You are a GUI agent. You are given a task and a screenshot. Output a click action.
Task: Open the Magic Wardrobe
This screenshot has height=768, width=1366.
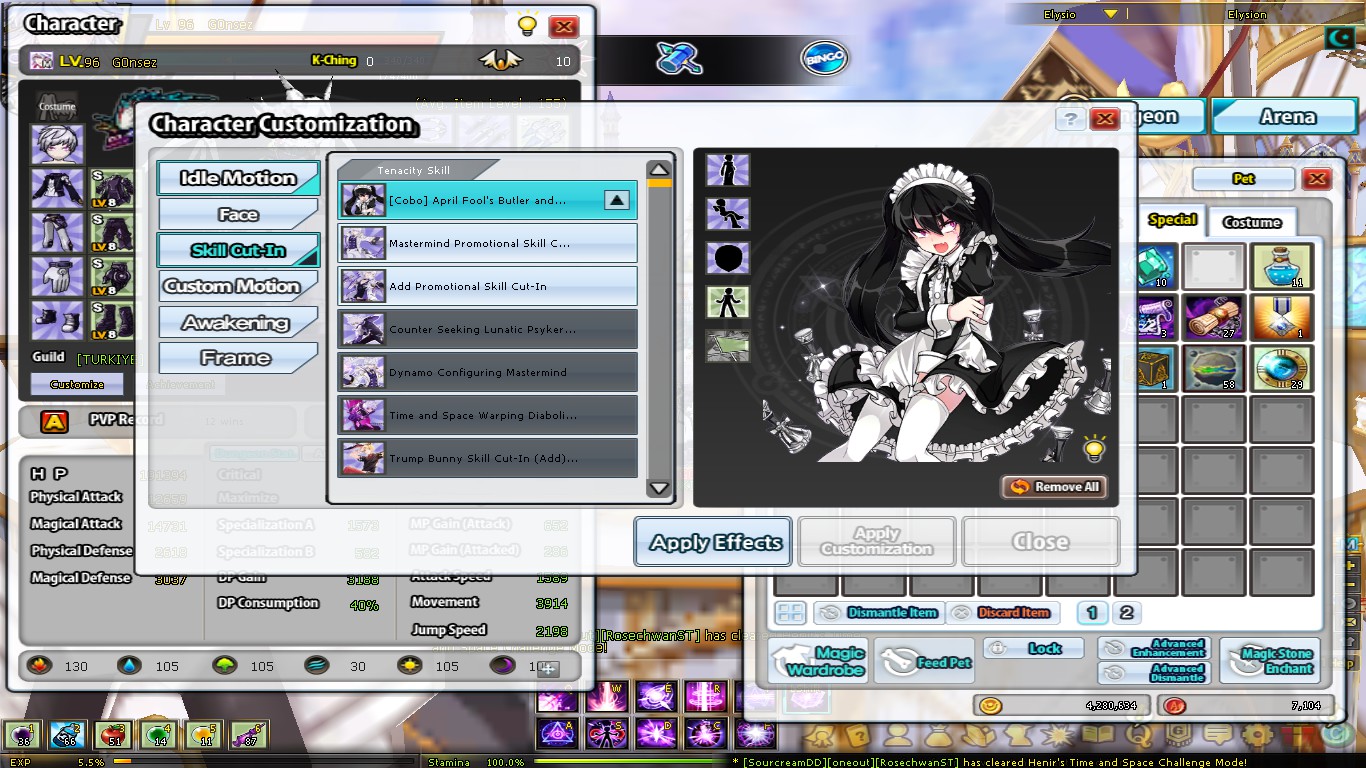(x=817, y=658)
